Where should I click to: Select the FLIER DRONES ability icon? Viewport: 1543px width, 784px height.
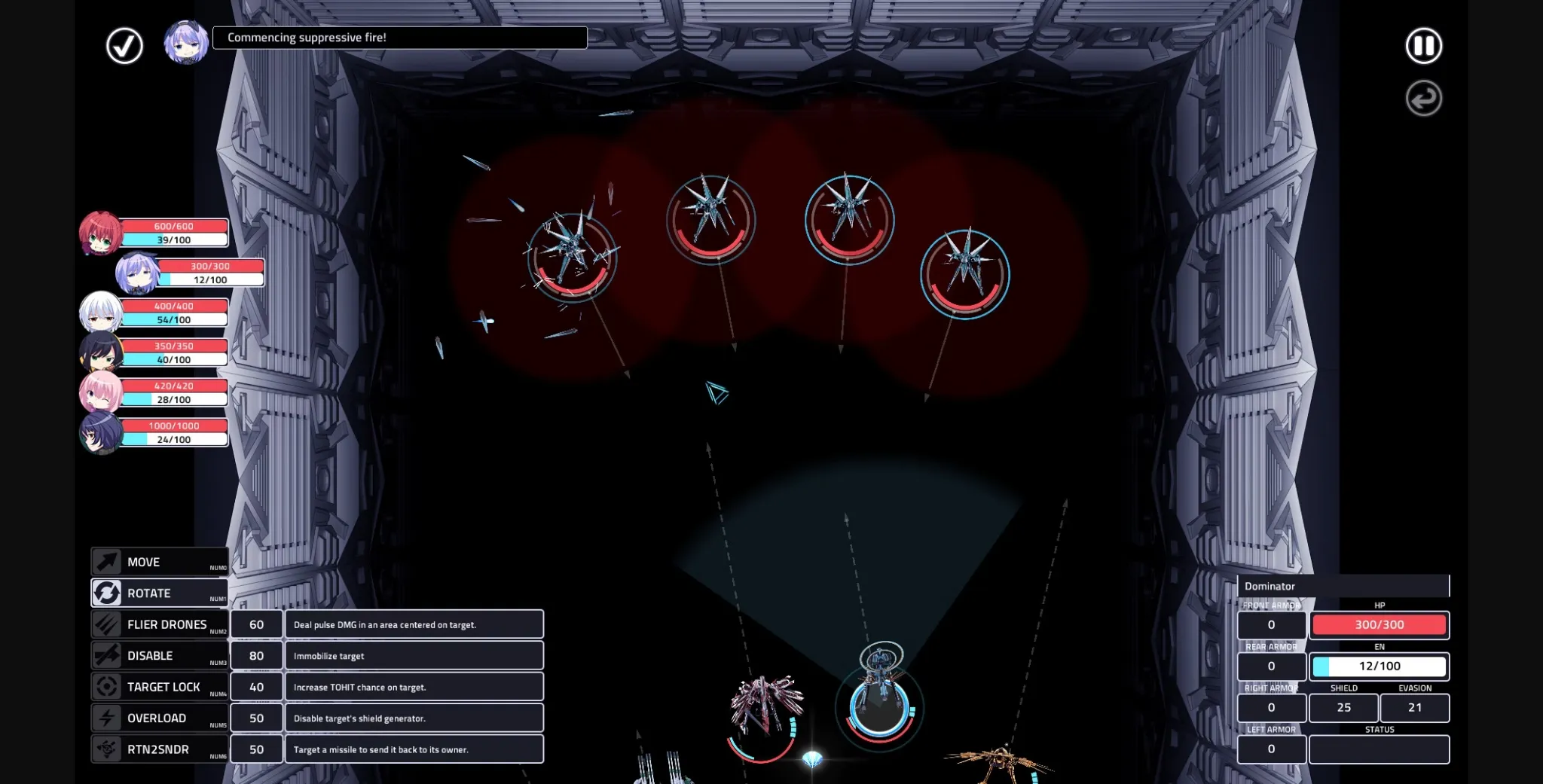pyautogui.click(x=106, y=624)
